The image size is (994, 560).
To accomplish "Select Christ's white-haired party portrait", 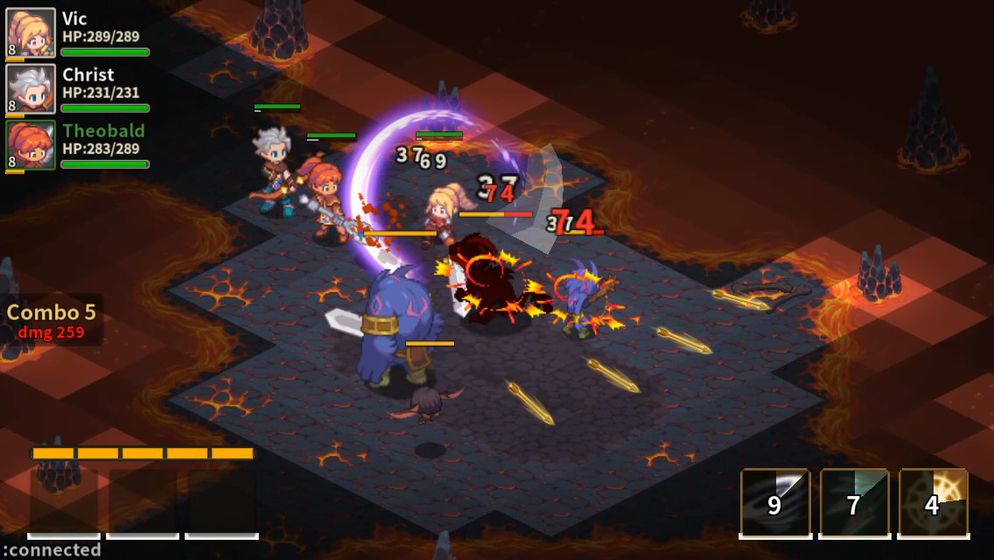I will pos(30,89).
